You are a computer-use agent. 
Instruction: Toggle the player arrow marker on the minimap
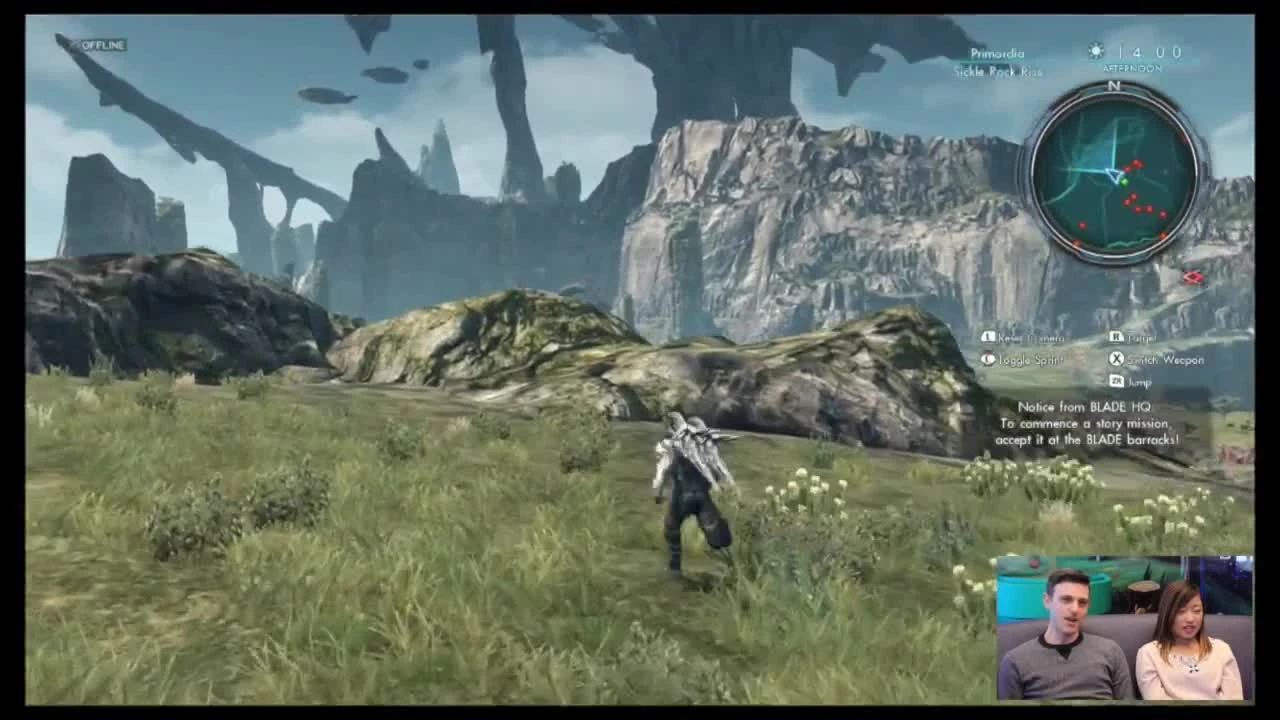[x=1114, y=176]
